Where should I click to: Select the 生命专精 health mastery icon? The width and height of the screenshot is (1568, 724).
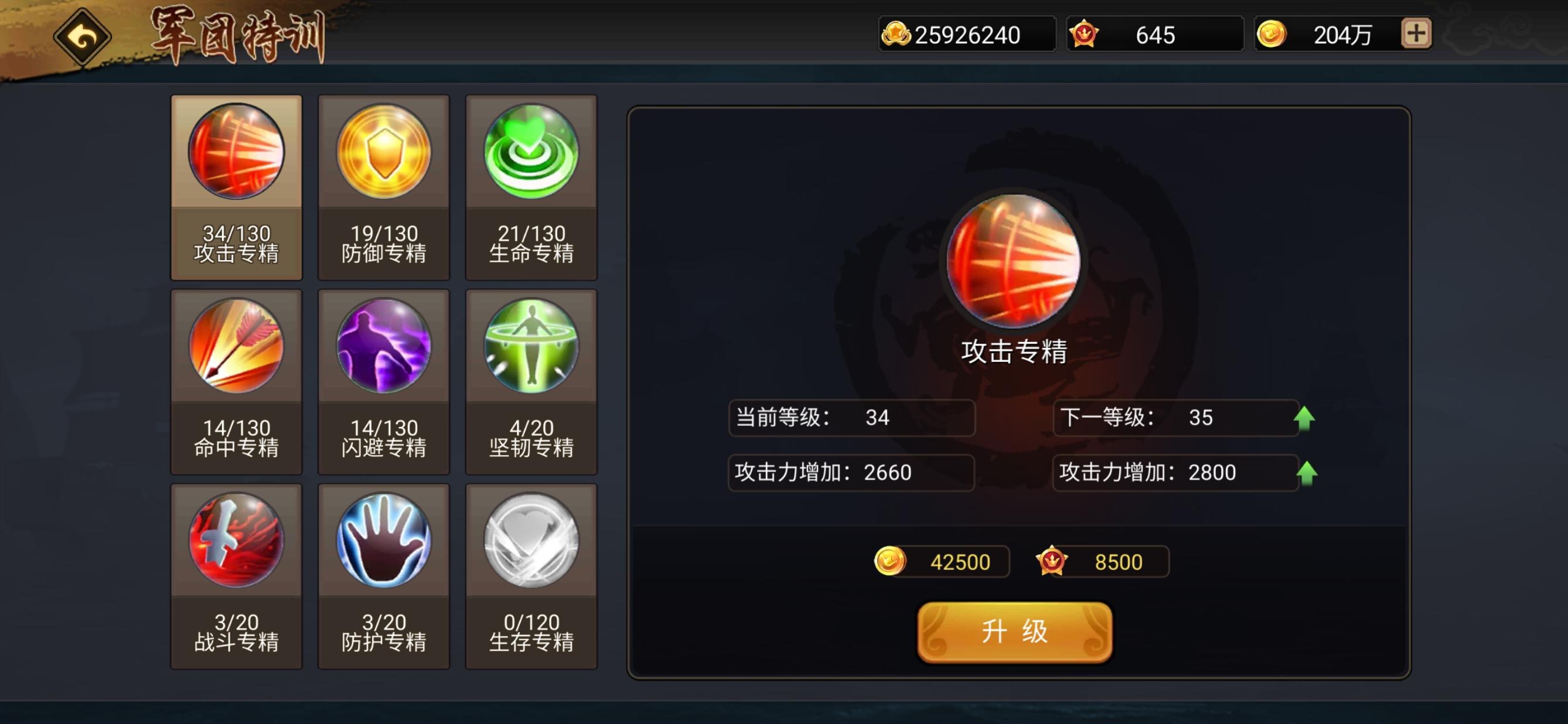tap(531, 153)
